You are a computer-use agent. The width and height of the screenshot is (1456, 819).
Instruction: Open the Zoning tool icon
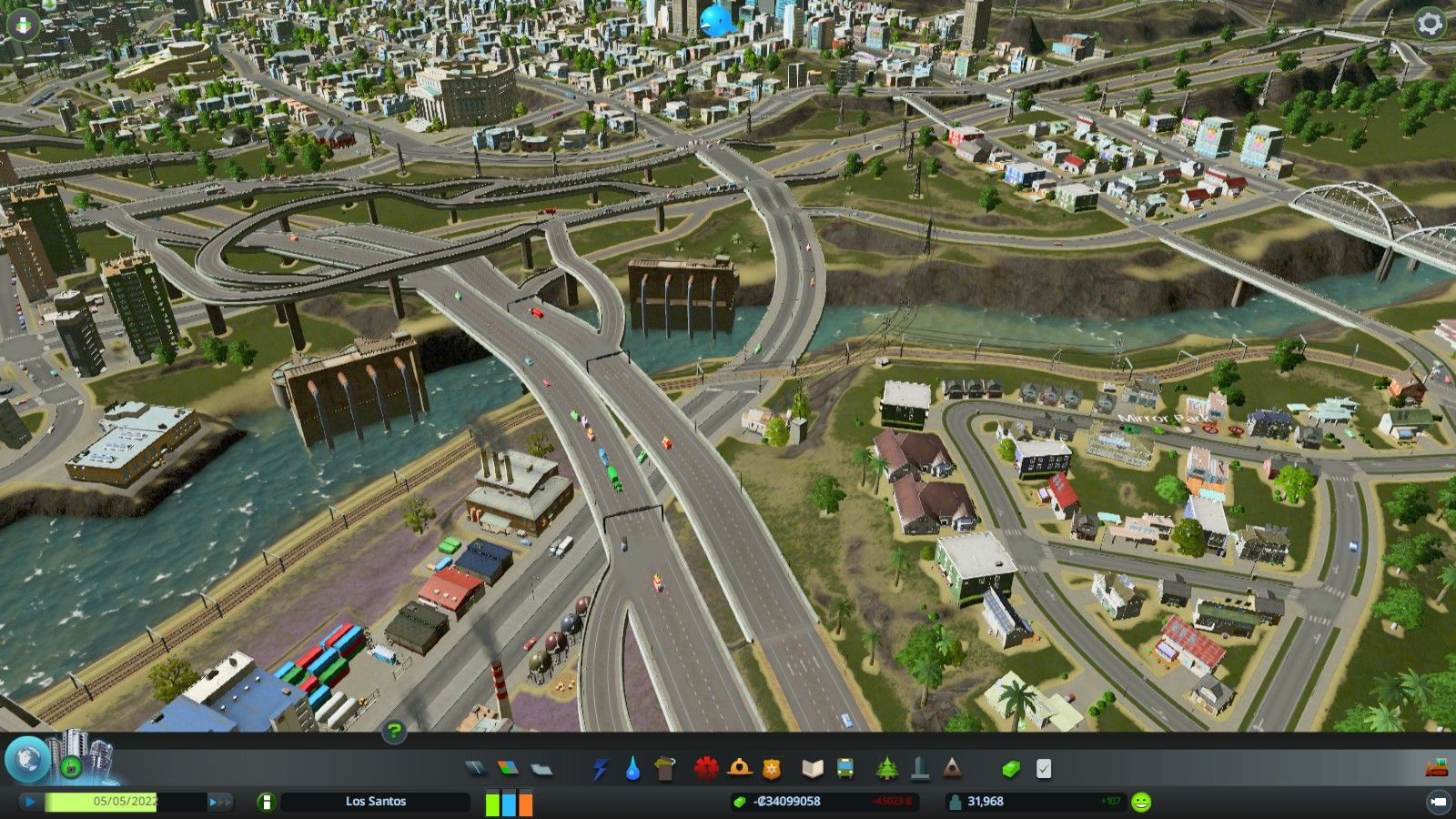(507, 769)
